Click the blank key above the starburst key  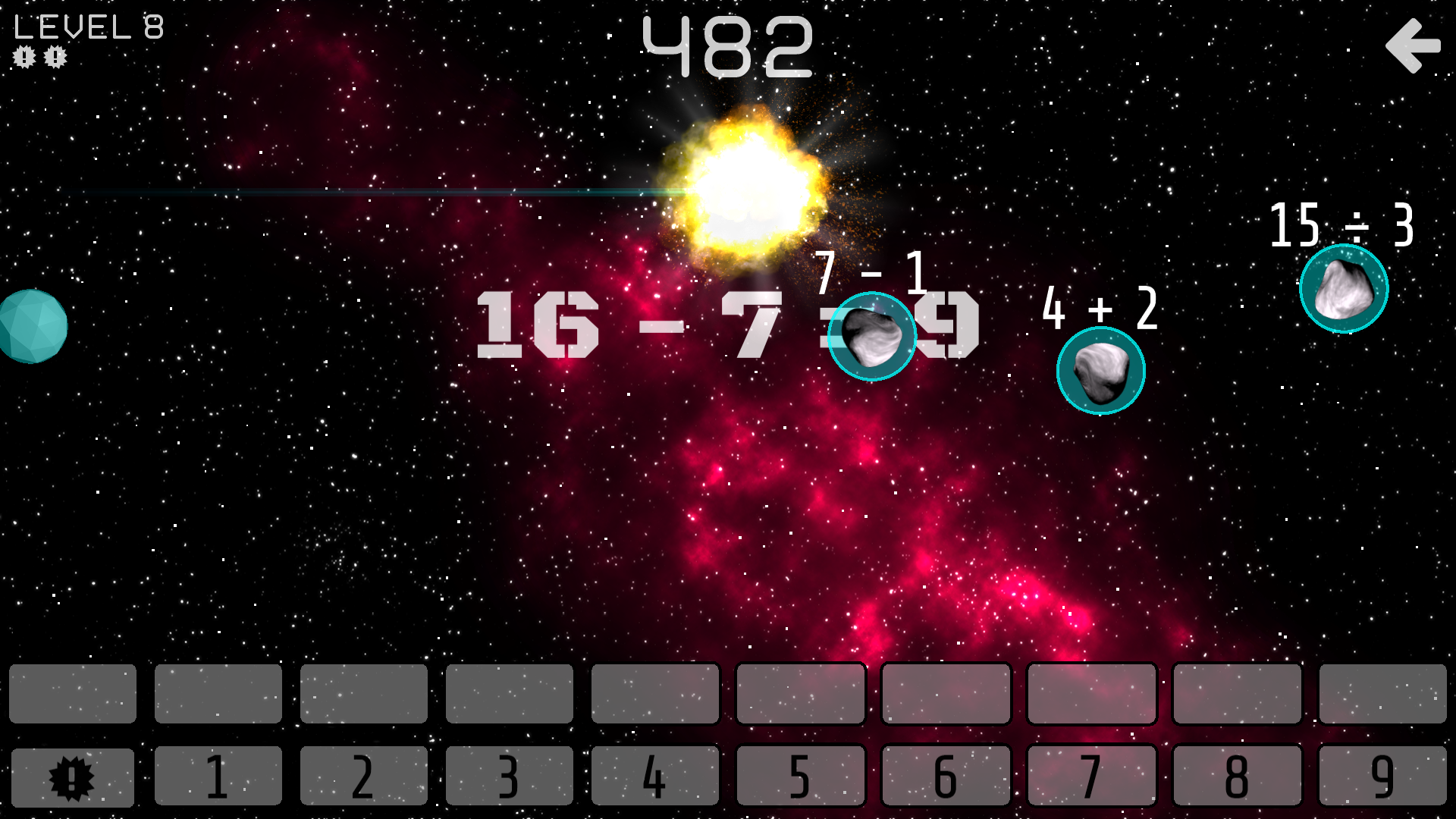click(x=73, y=694)
